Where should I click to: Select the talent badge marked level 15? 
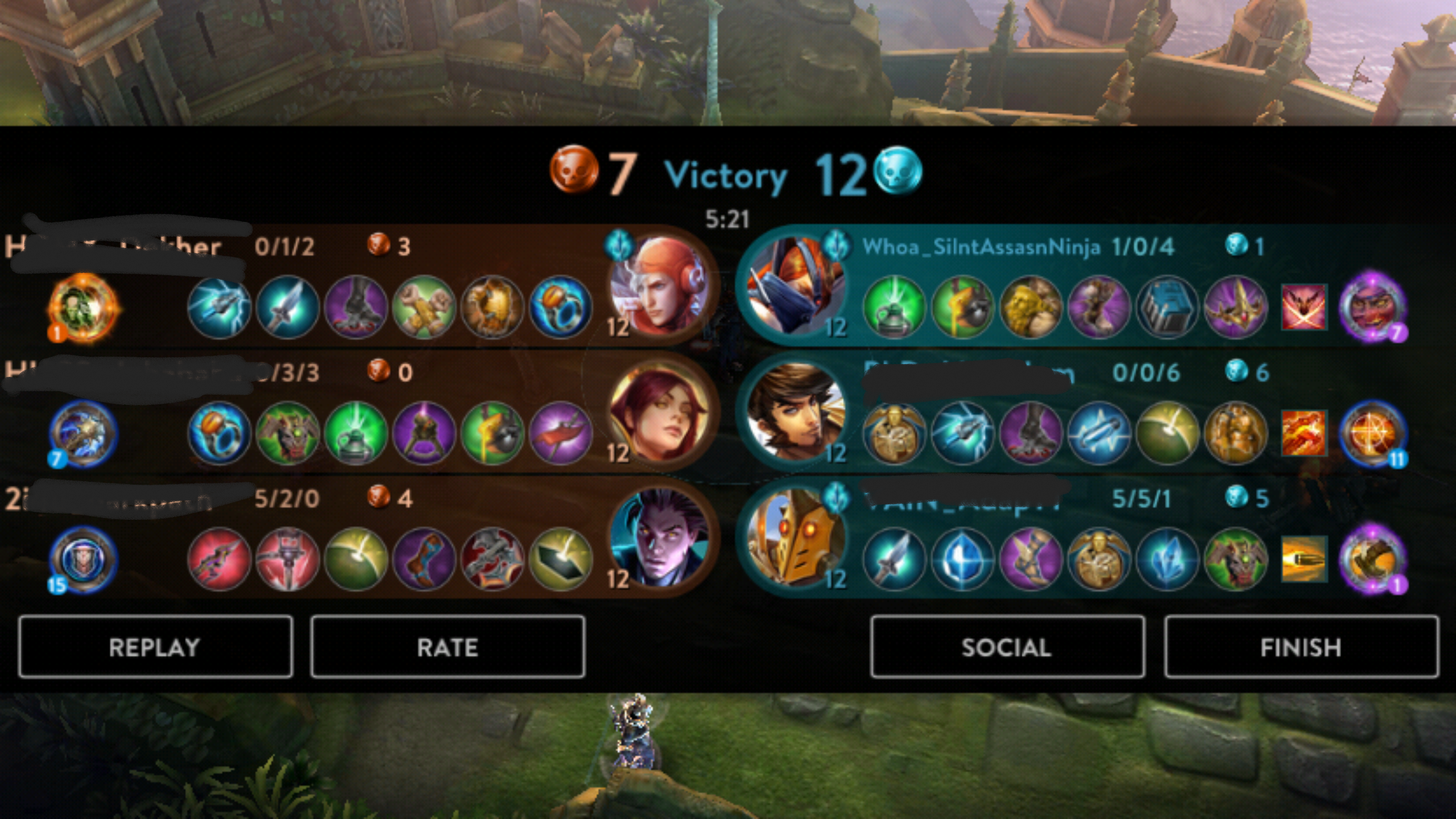pos(84,560)
